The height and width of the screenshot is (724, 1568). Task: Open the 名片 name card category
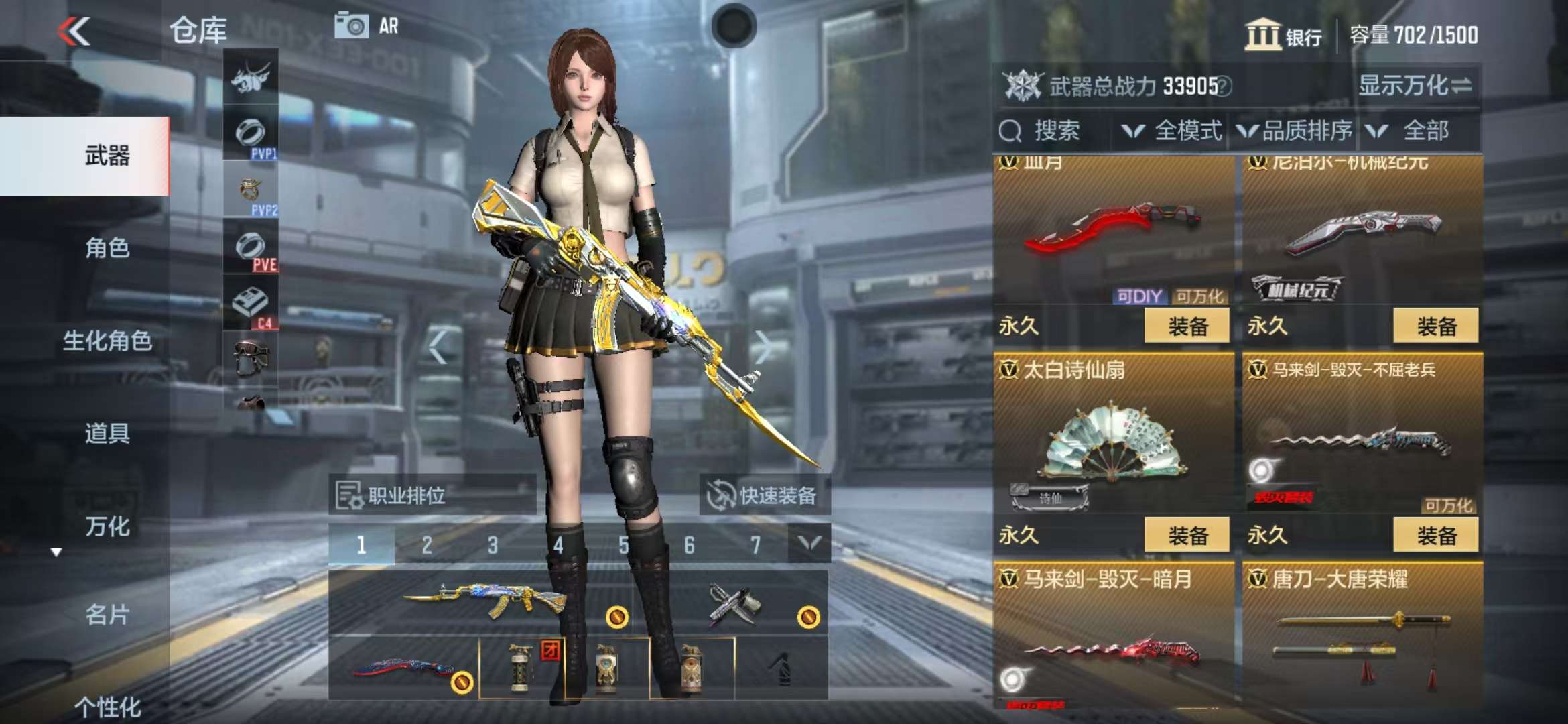point(107,614)
